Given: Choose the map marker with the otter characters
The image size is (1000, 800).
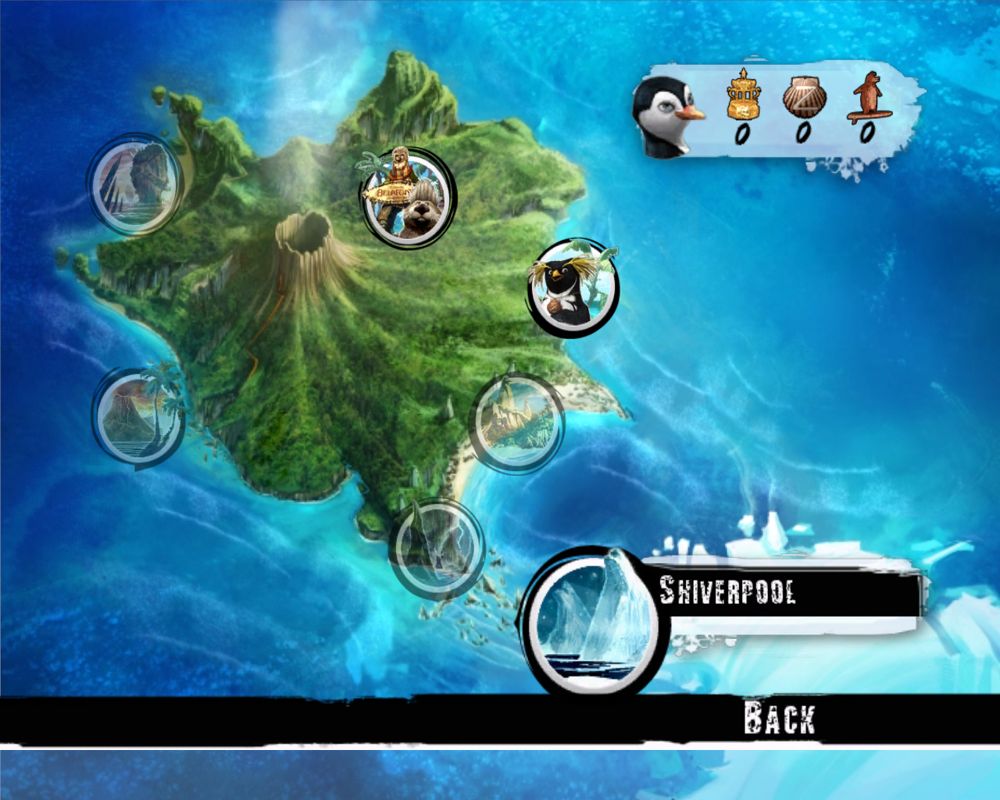Looking at the screenshot, I should click(x=406, y=196).
